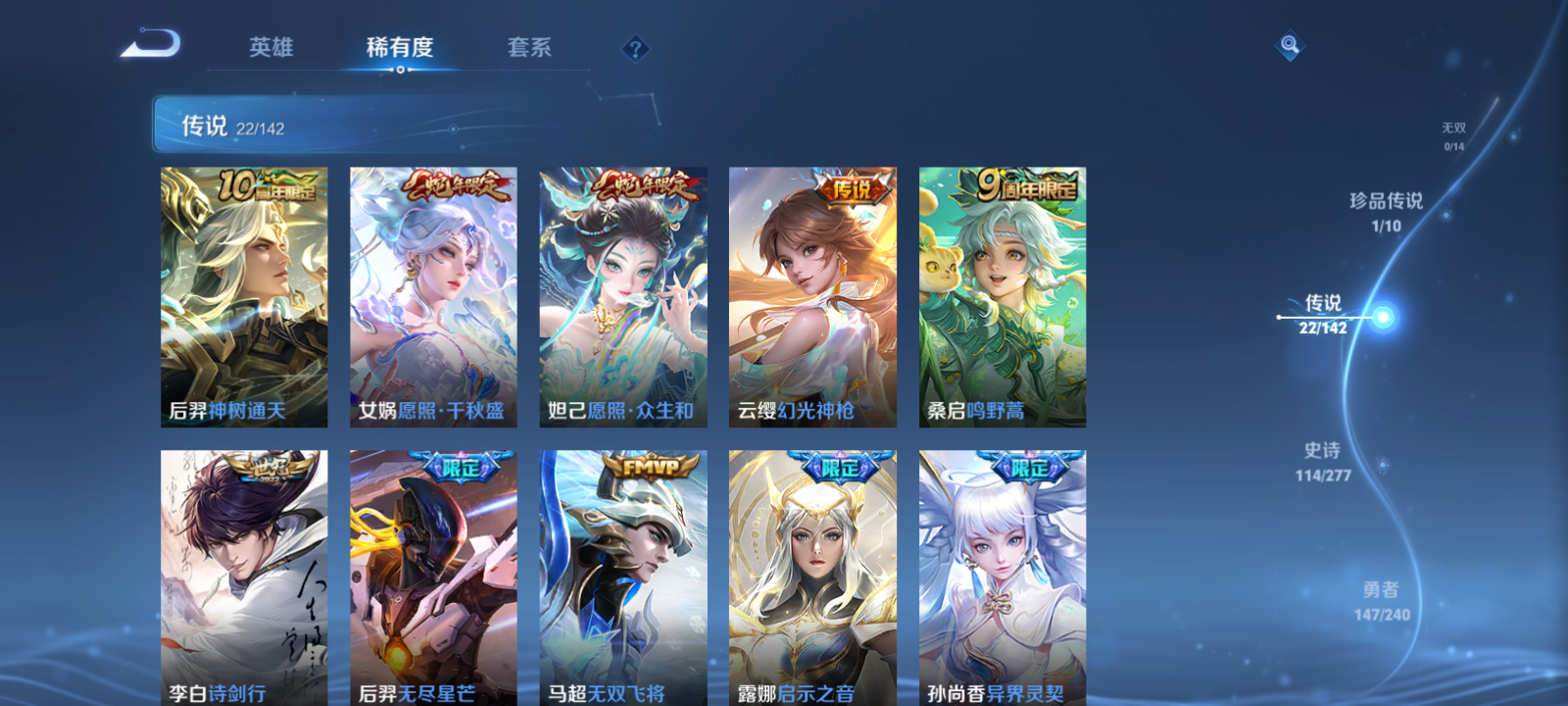Switch to the 套系 tab
The image size is (1568, 706).
(x=528, y=47)
